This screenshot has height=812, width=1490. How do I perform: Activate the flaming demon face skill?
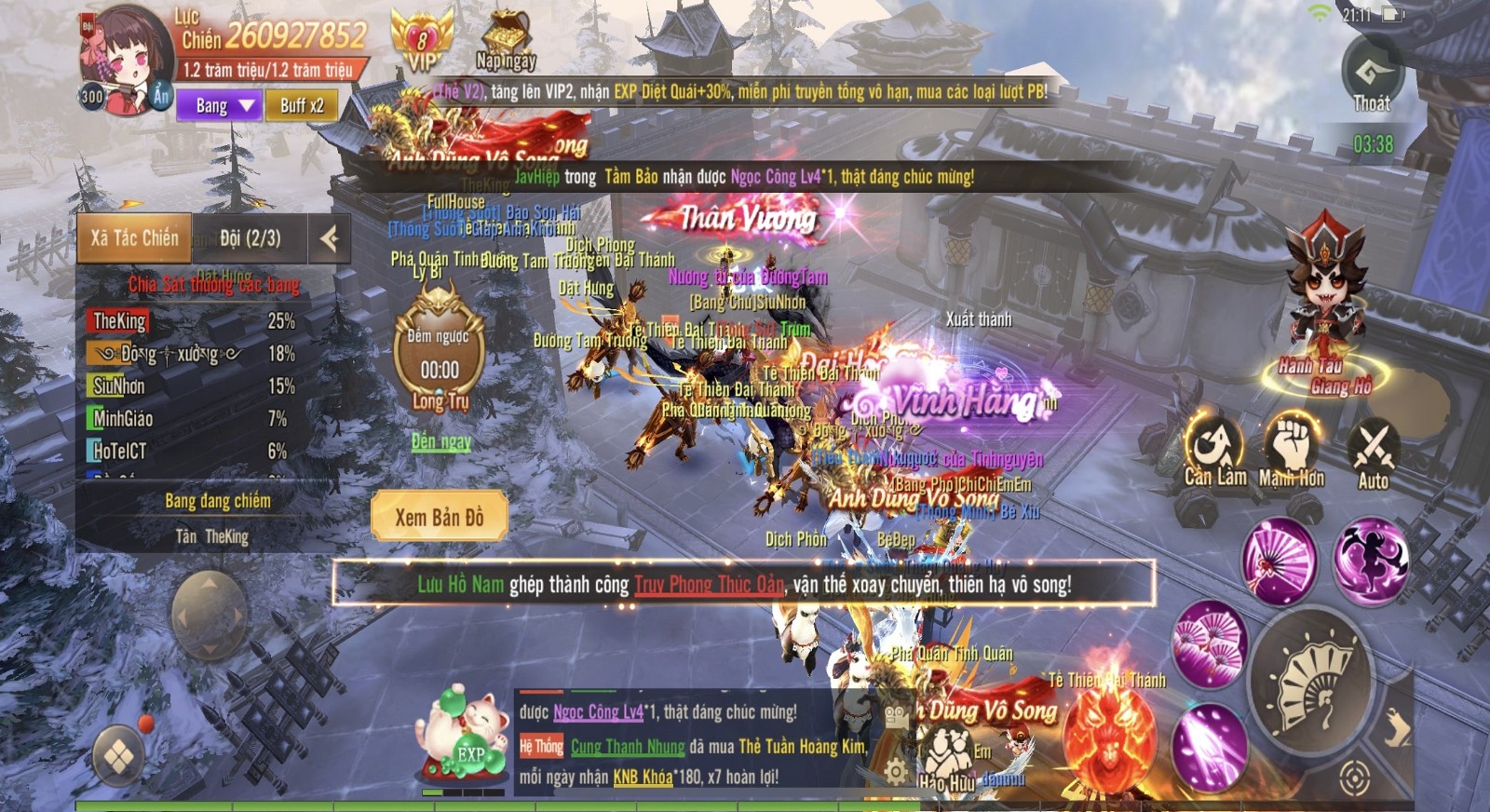point(1109,733)
